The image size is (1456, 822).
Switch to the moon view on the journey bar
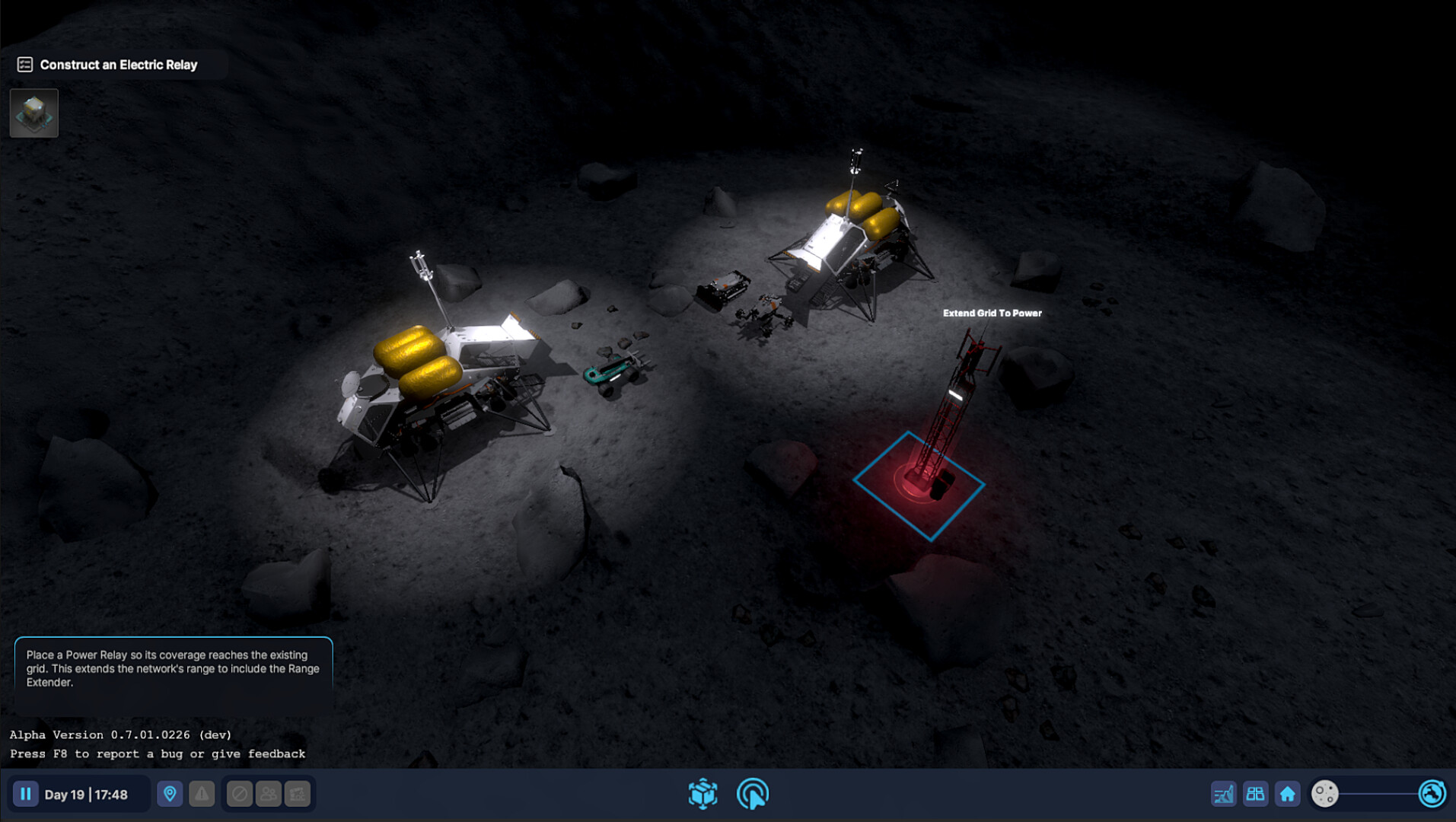point(1323,794)
